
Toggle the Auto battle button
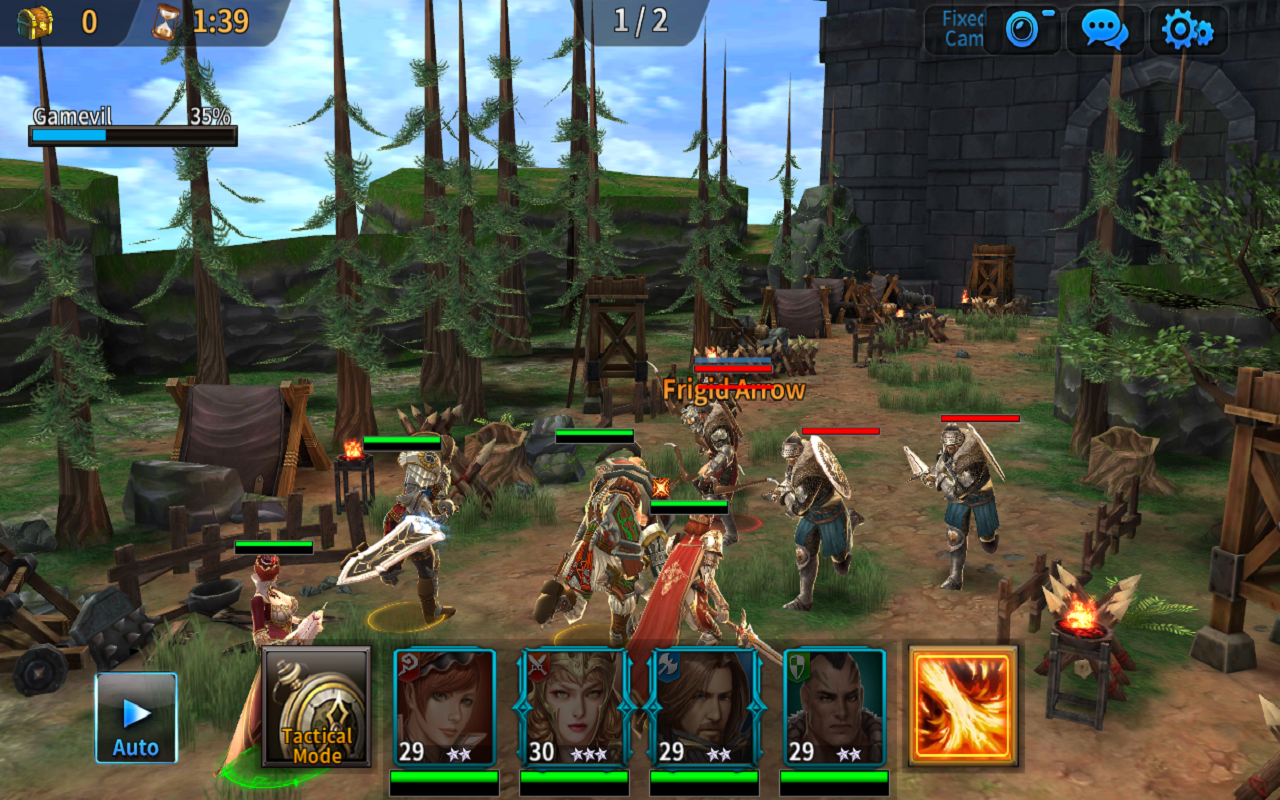[x=136, y=717]
